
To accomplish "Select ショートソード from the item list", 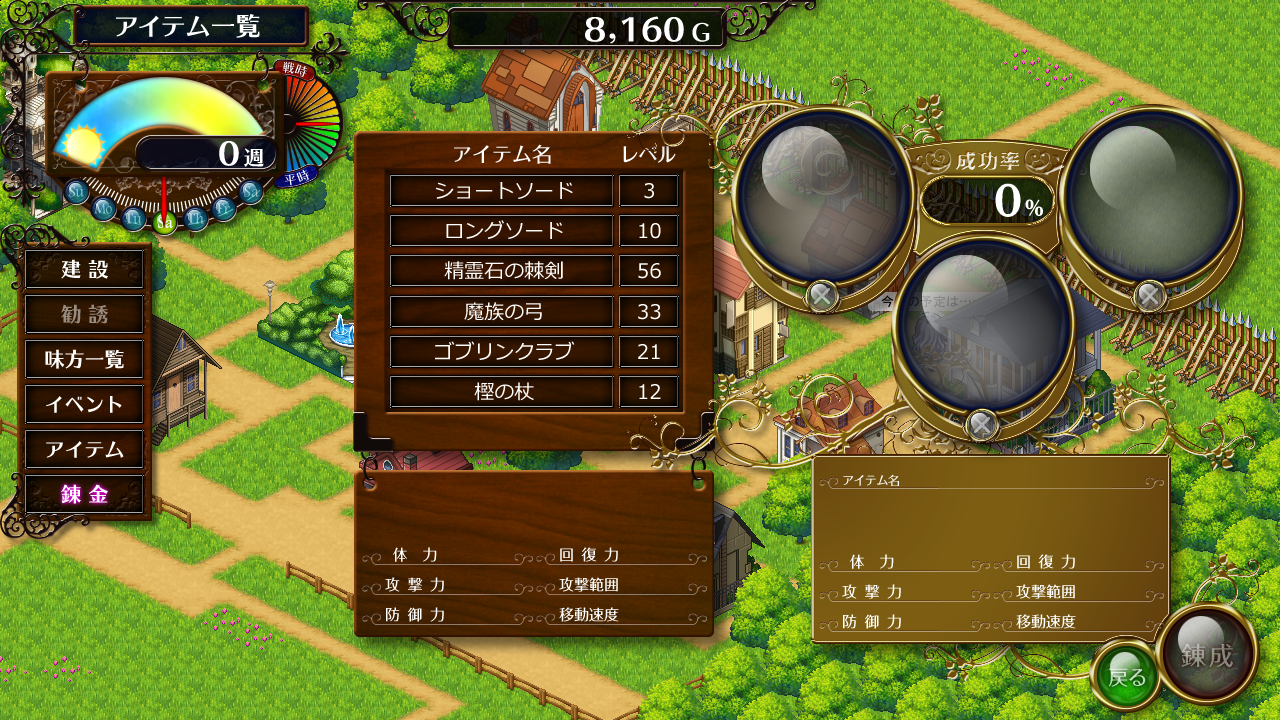I will click(501, 191).
